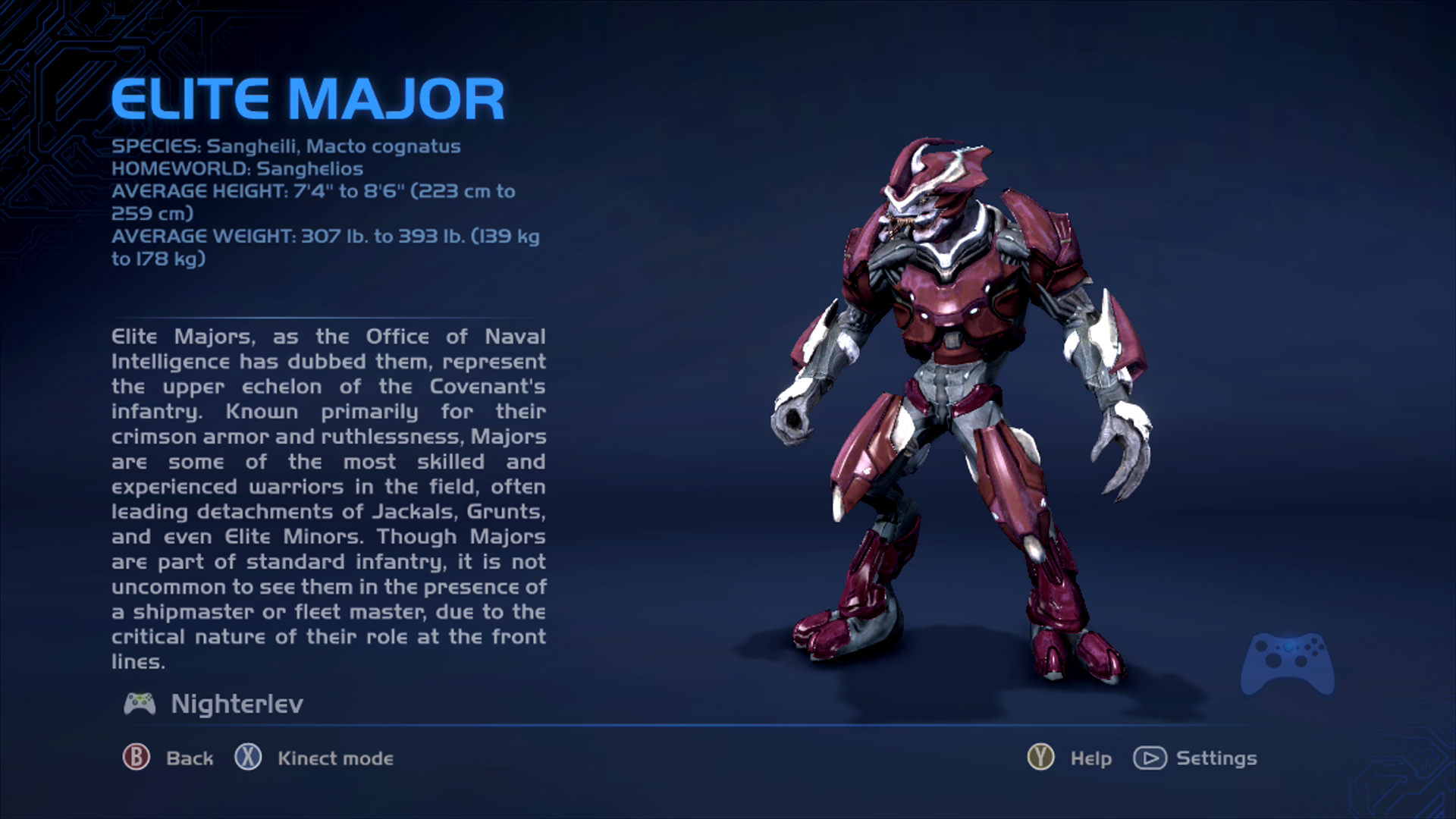Select the Nighterlev player profile
Screen dimensions: 1456x819
click(x=215, y=704)
